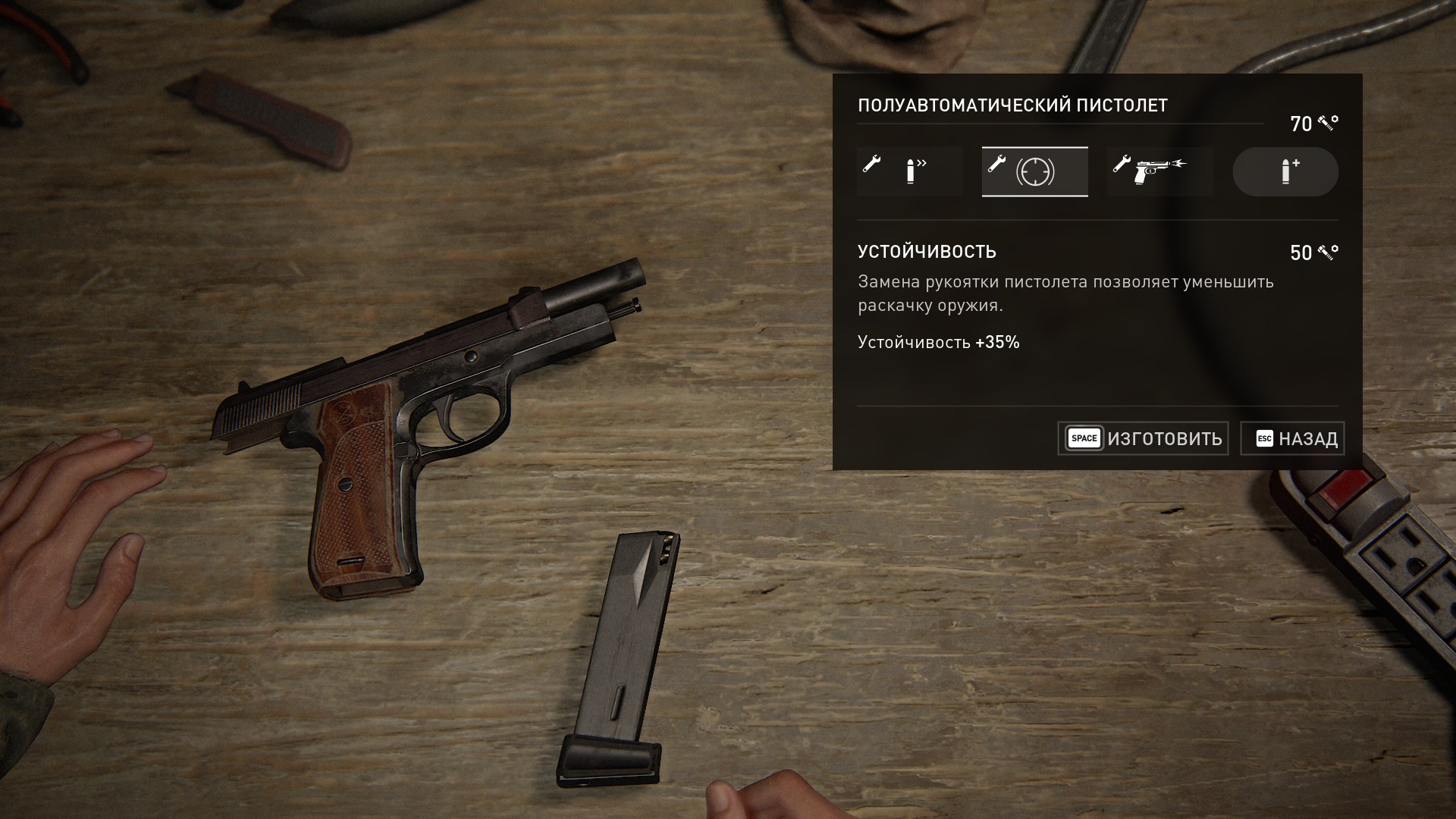Select the pistol muzzle damage upgrade

coord(1159,172)
